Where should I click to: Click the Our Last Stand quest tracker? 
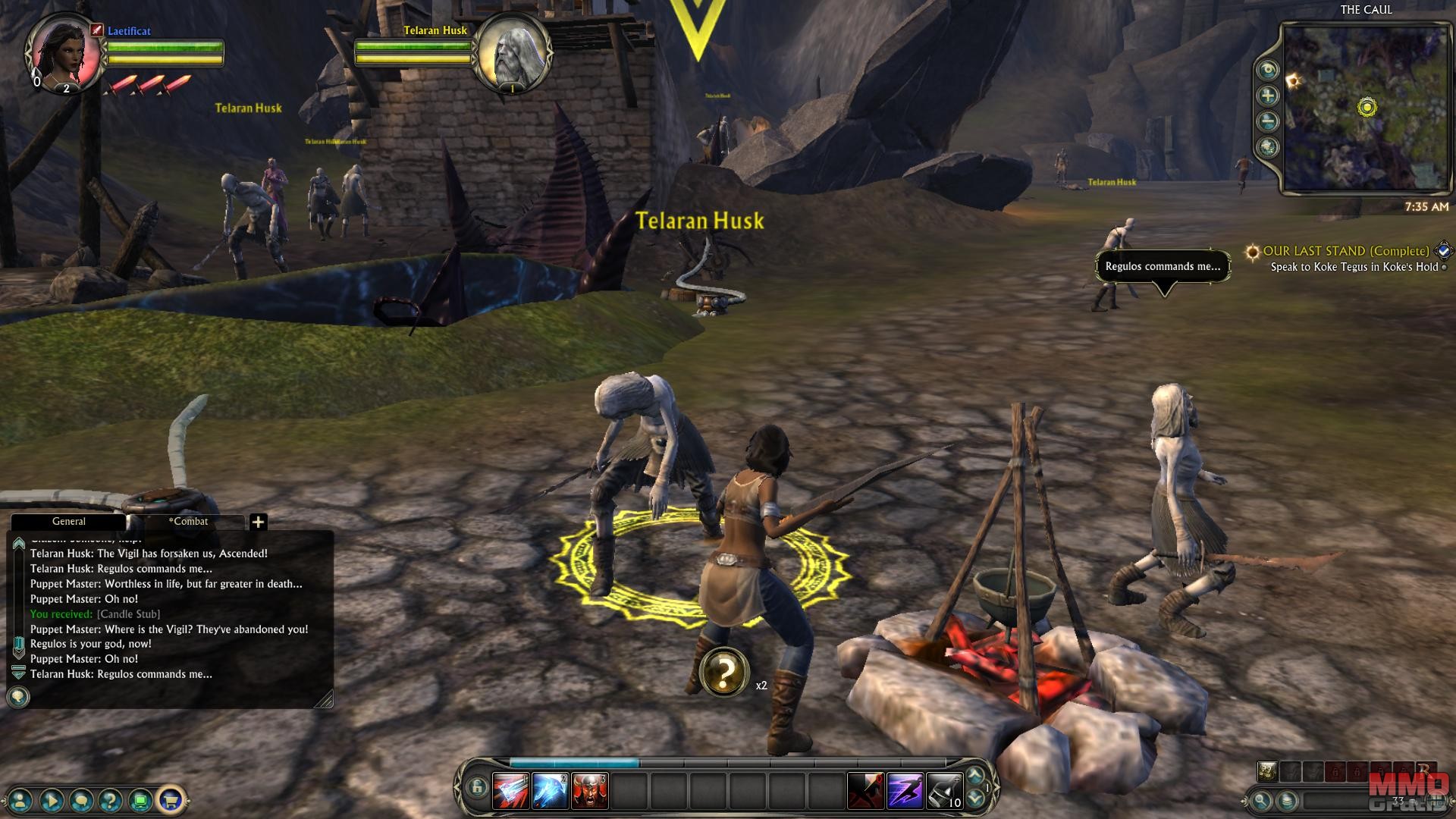coord(1345,251)
